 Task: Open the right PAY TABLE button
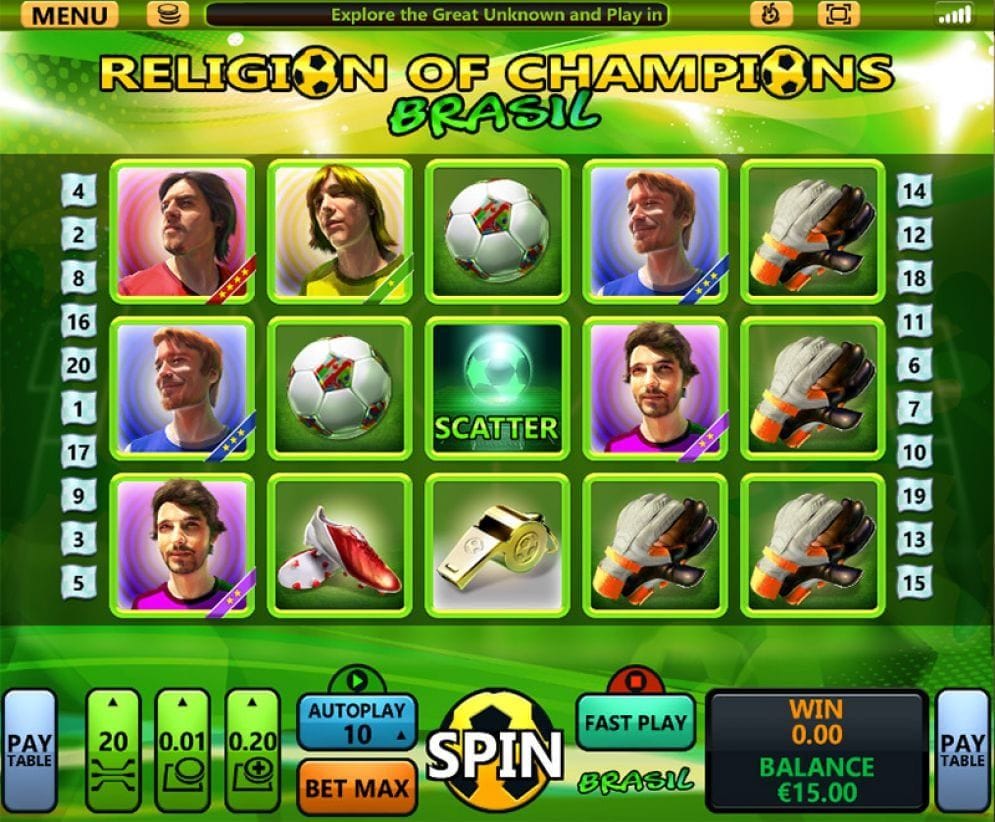click(963, 751)
